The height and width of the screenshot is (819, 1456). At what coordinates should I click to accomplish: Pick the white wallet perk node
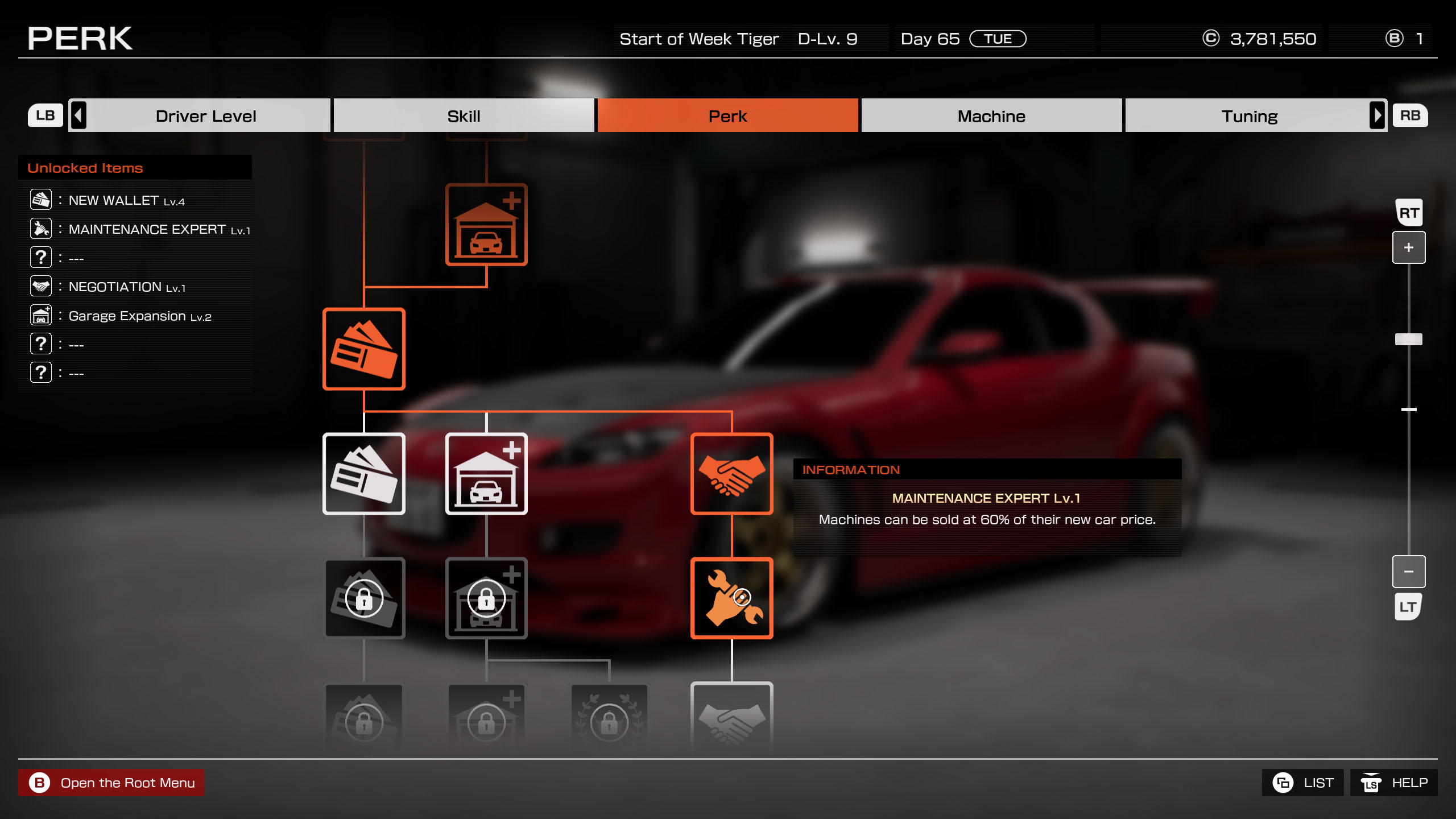(x=363, y=474)
